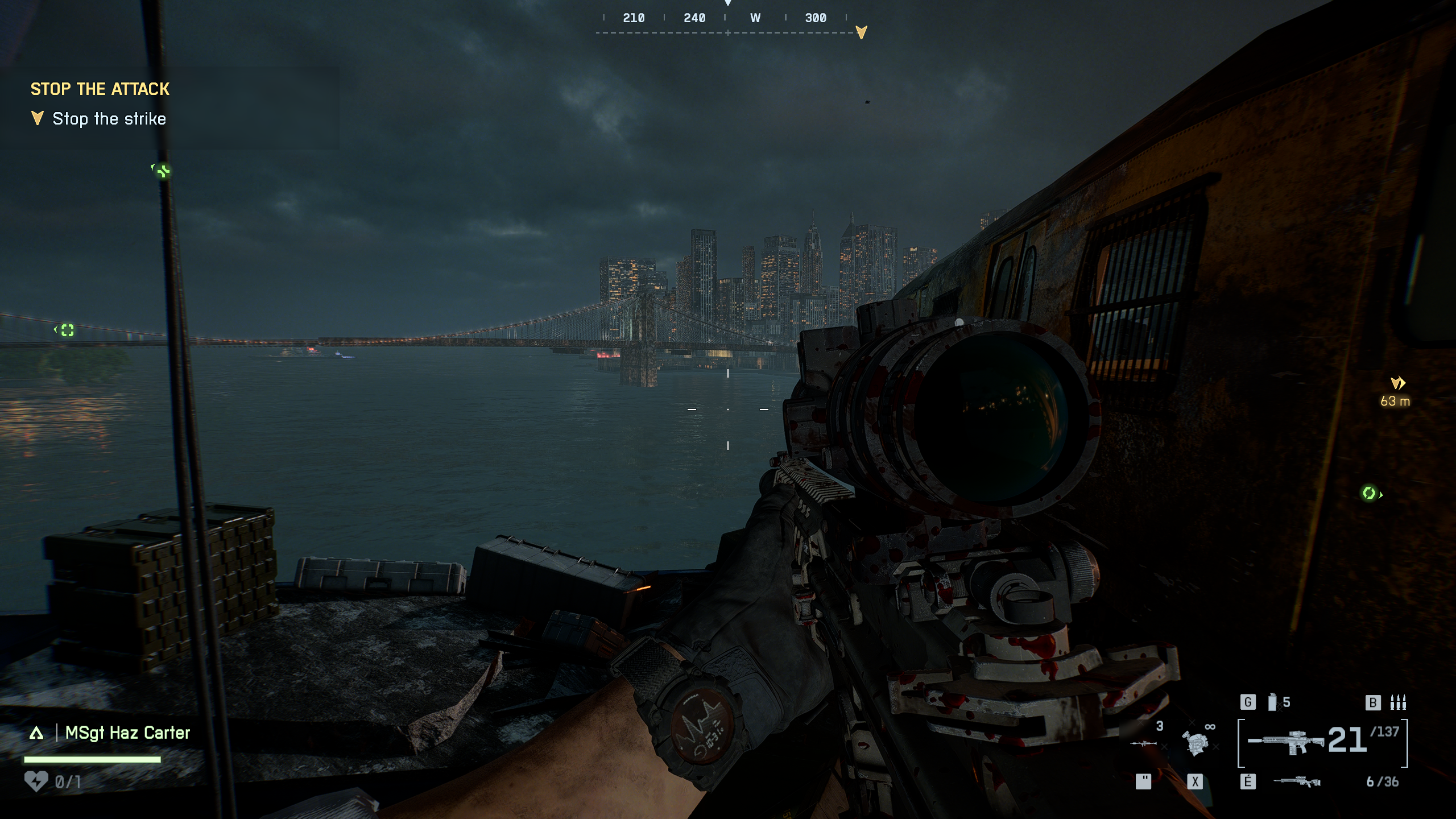Choose the smoke grenade canister icon
1456x819 pixels.
(x=1272, y=702)
